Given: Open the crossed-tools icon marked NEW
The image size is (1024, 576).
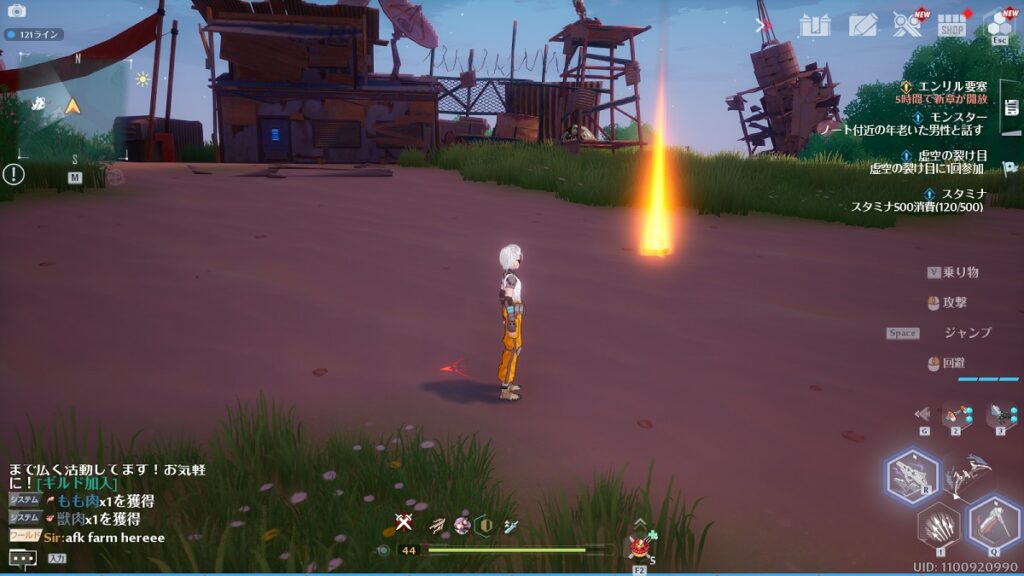Looking at the screenshot, I should (x=907, y=25).
